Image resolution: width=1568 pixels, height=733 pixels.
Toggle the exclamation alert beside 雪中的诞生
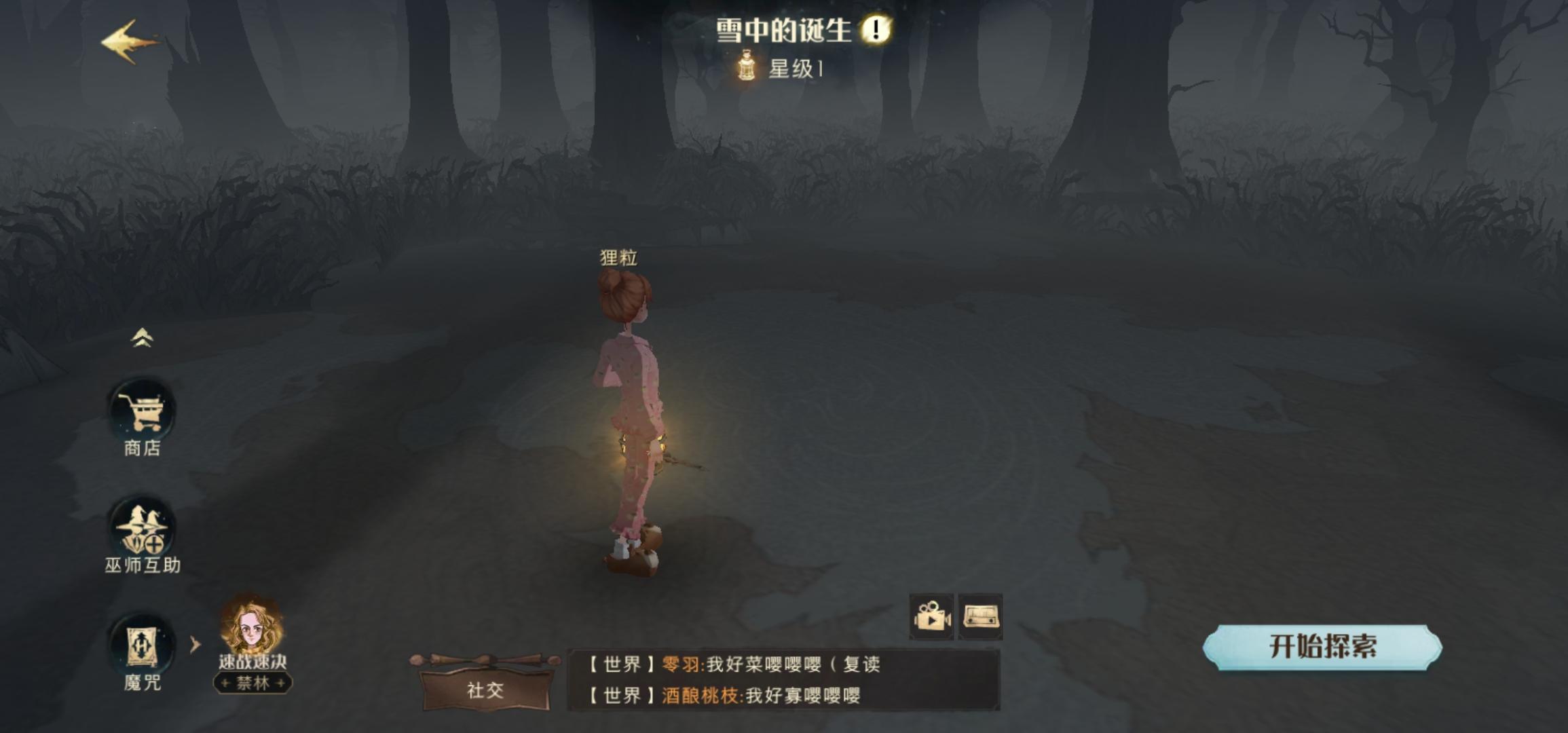(x=876, y=31)
